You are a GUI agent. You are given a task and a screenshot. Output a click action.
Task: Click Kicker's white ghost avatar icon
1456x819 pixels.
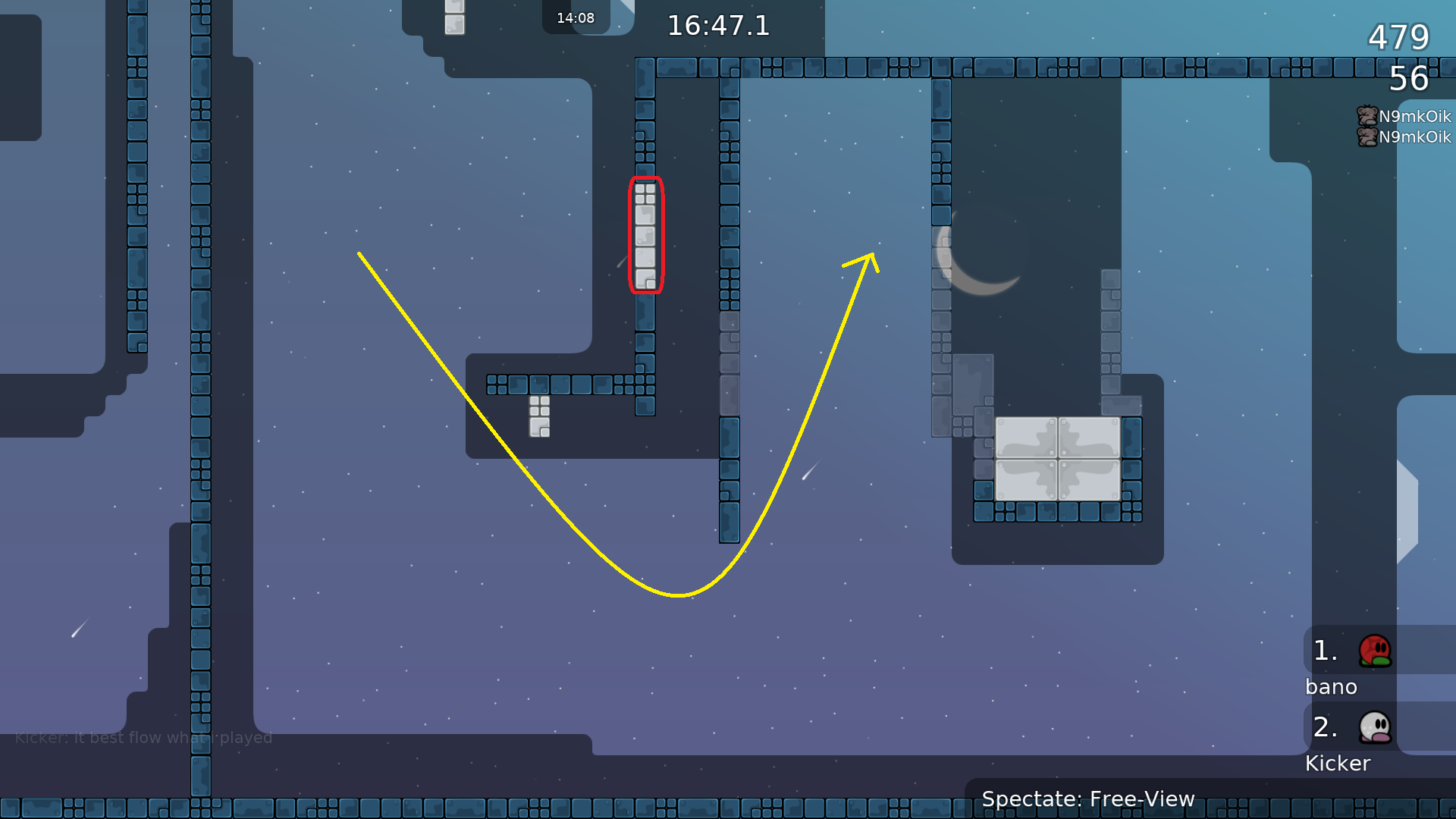[1375, 727]
